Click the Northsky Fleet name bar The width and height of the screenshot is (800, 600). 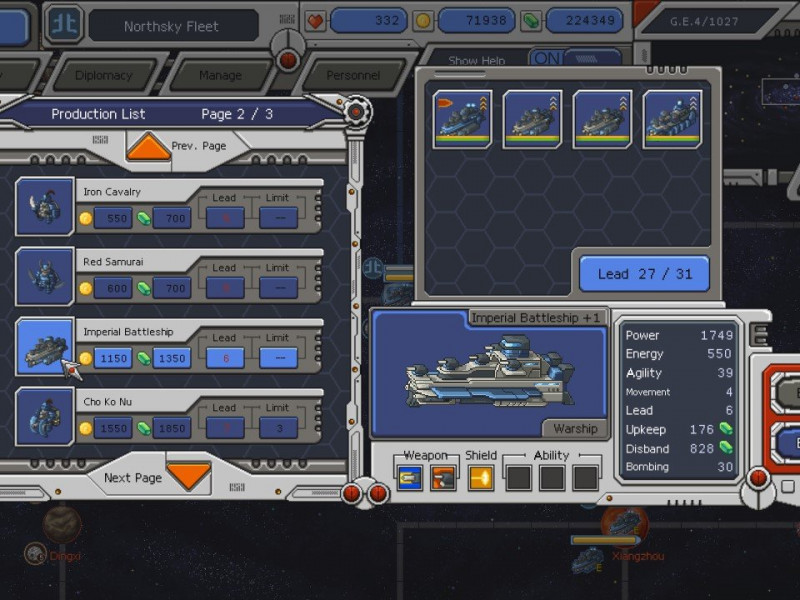point(172,26)
